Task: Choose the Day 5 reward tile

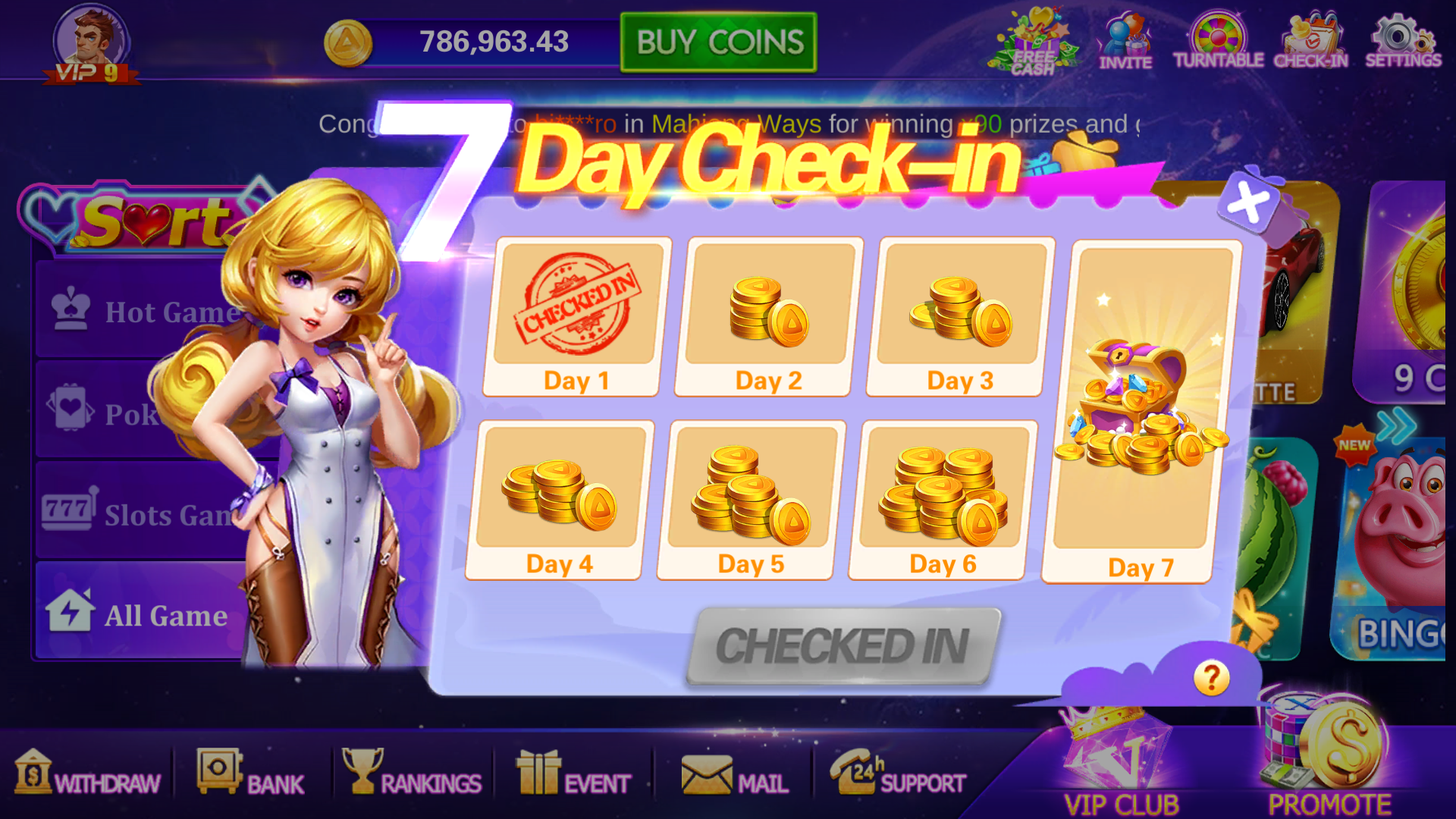Action: click(752, 500)
